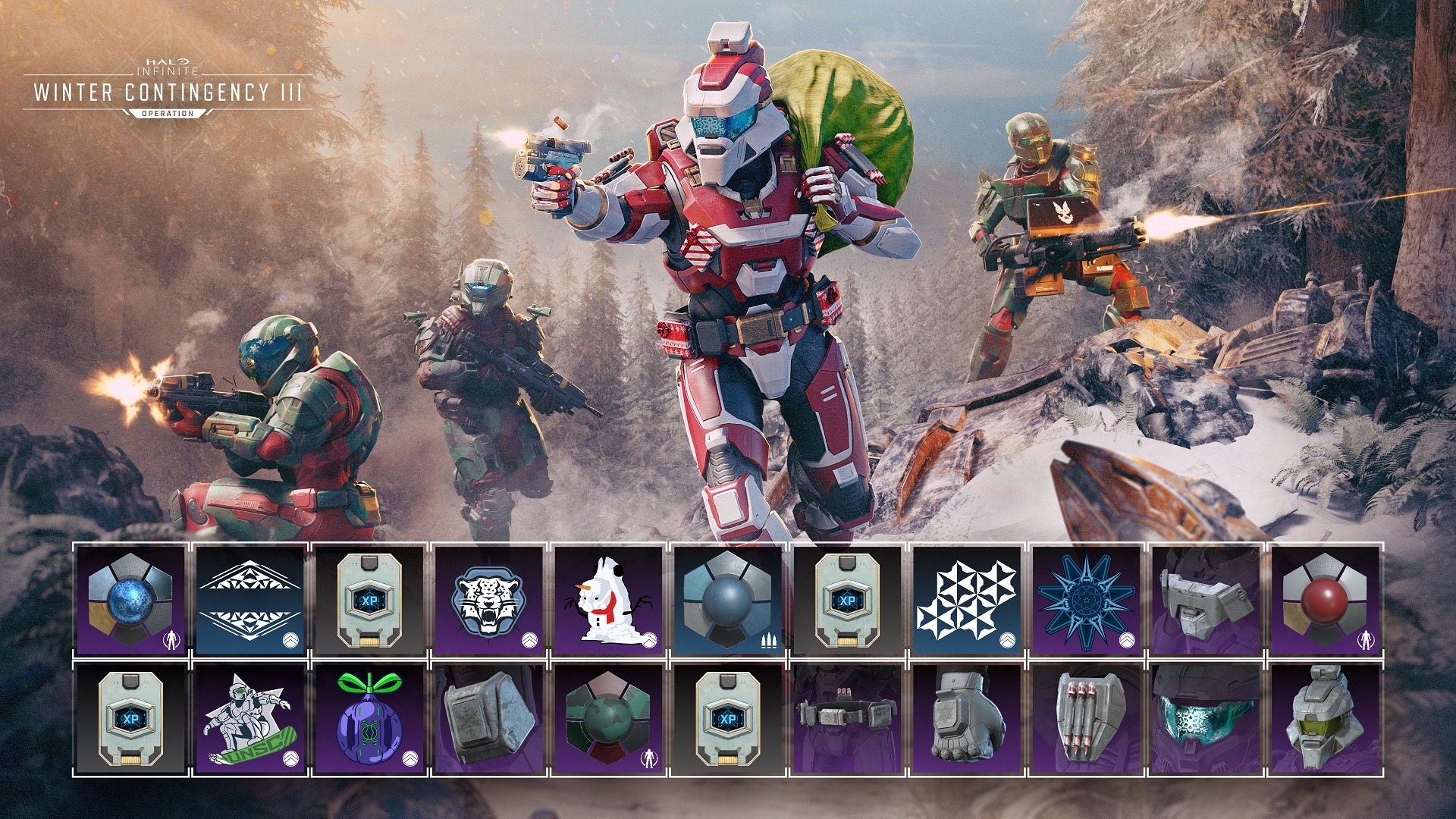Choose the green camo armor coating tile
The image size is (1456, 819).
click(608, 719)
